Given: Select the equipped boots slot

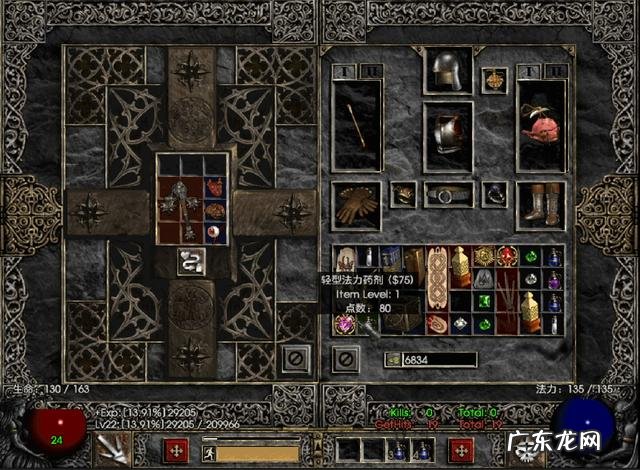Looking at the screenshot, I should pyautogui.click(x=541, y=205).
